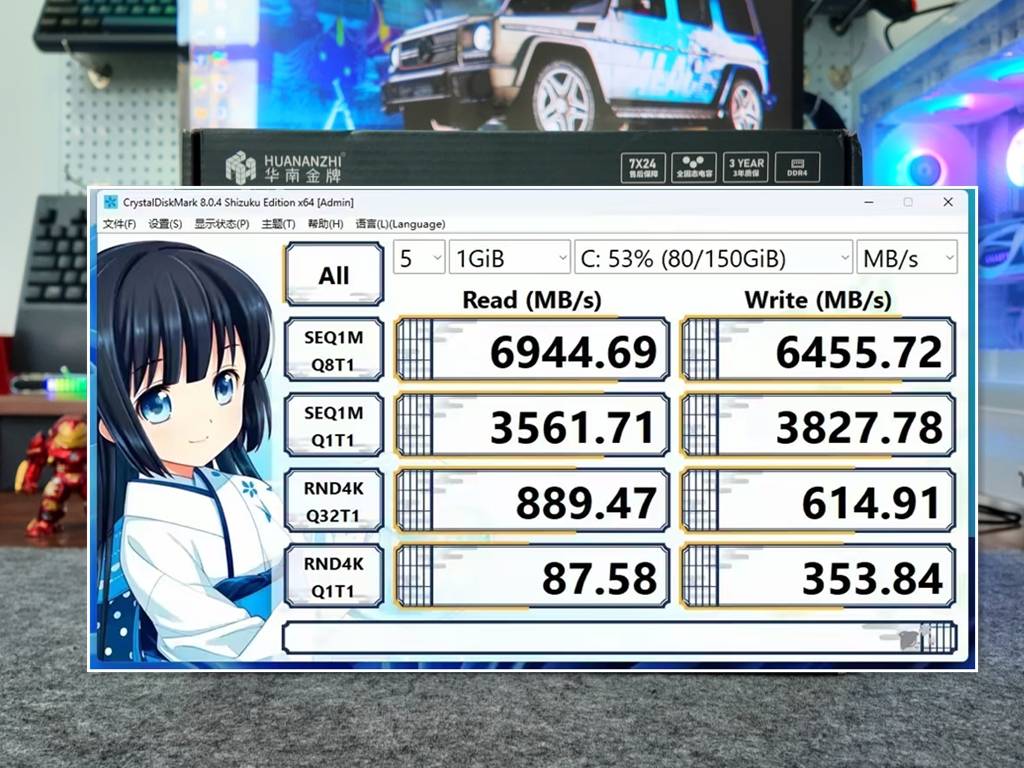The height and width of the screenshot is (768, 1024).
Task: Open the 显示状态(P) menu
Action: pyautogui.click(x=221, y=224)
